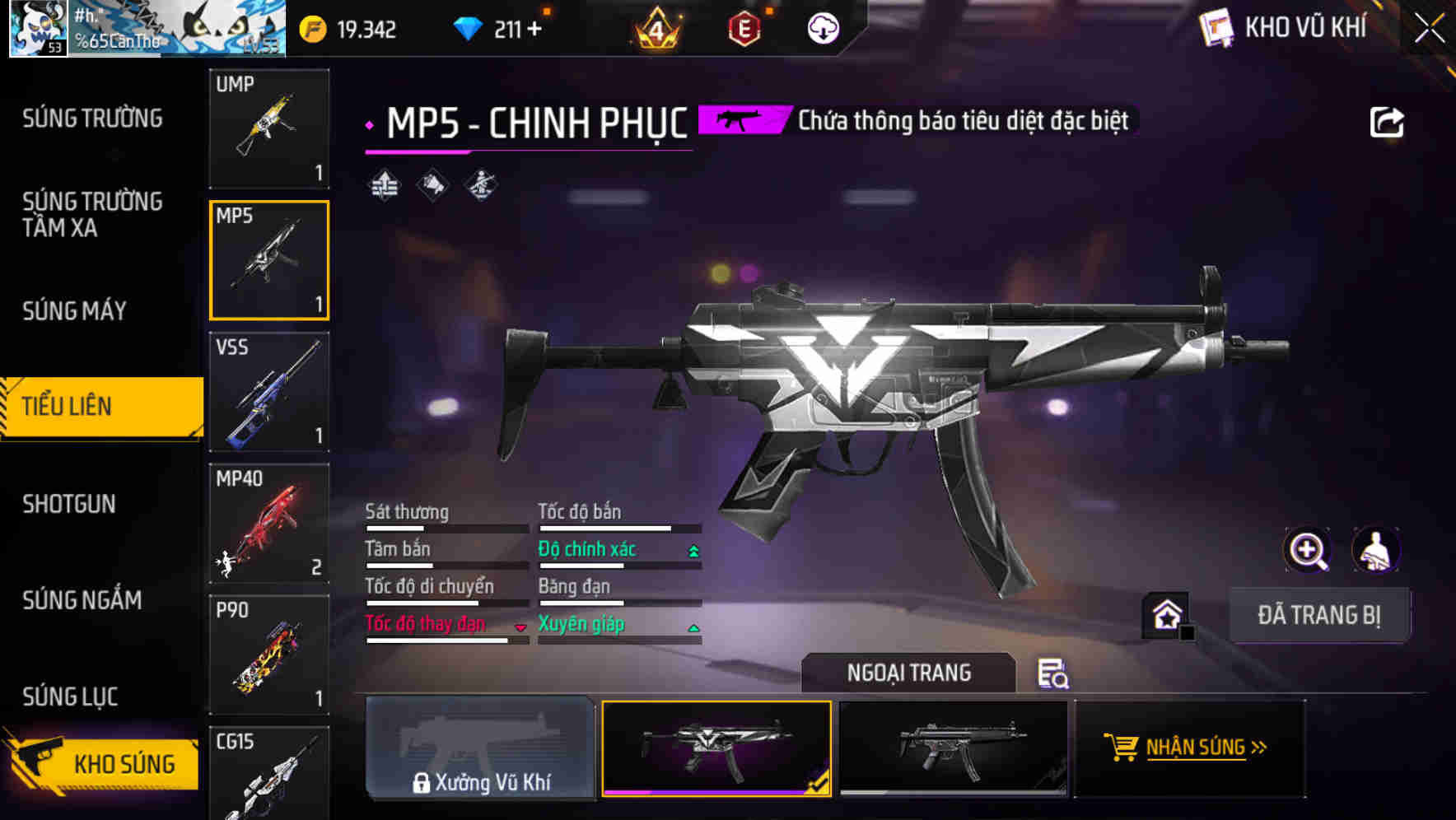Viewport: 1456px width, 820px height.
Task: Click the character preview icon beside the magnifier
Action: tap(1376, 550)
